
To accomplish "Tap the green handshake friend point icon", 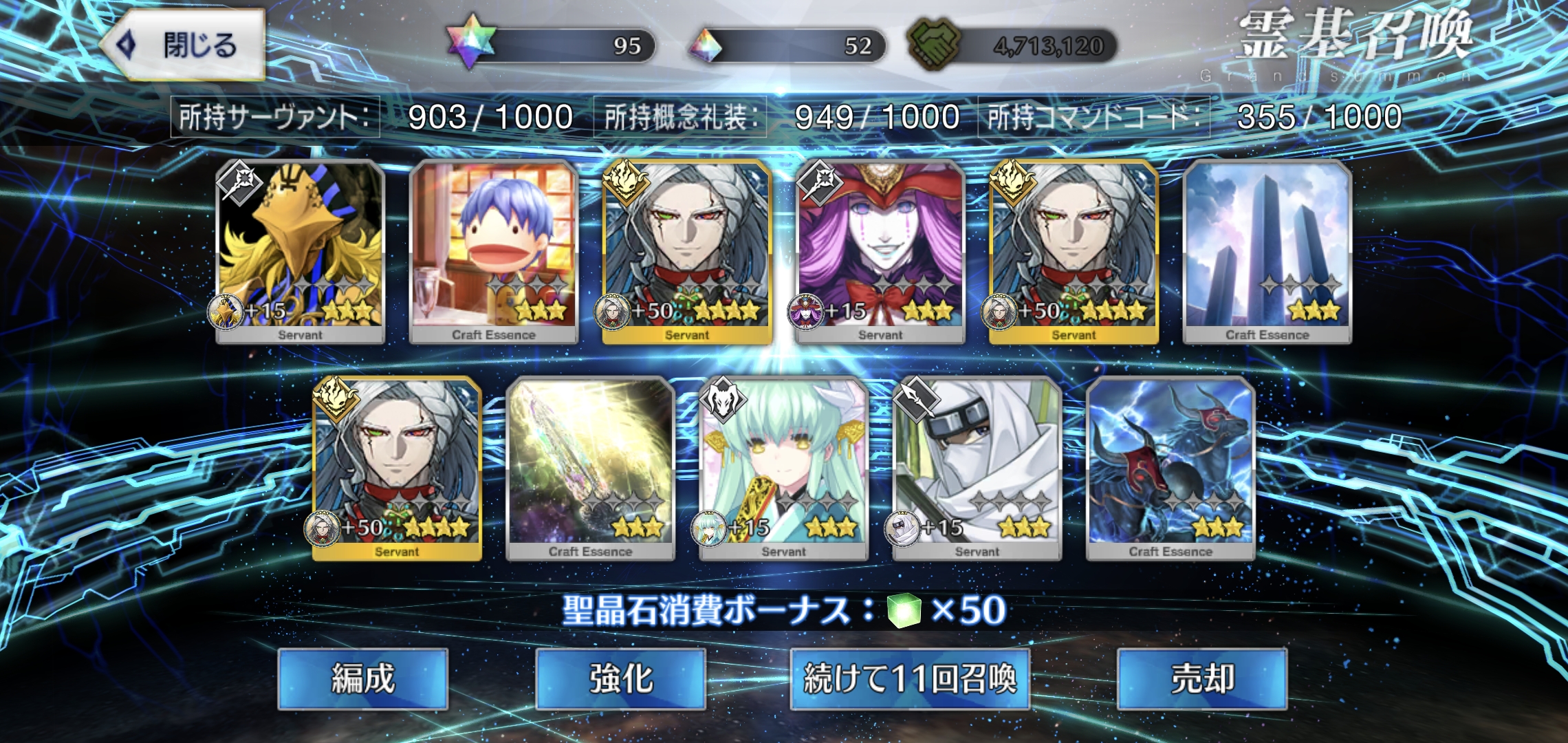I will click(934, 45).
